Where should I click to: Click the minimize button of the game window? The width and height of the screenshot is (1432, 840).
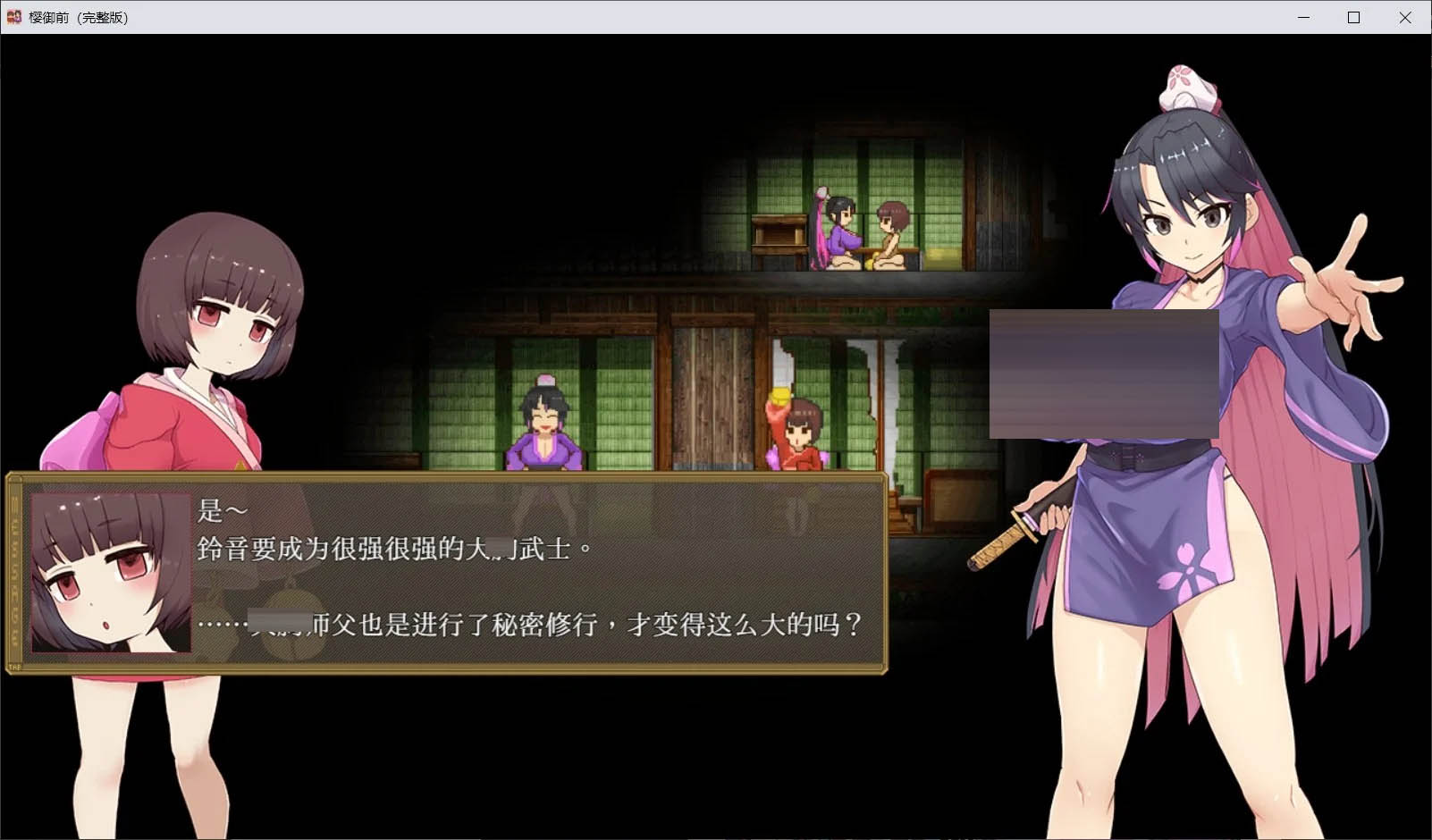1306,17
